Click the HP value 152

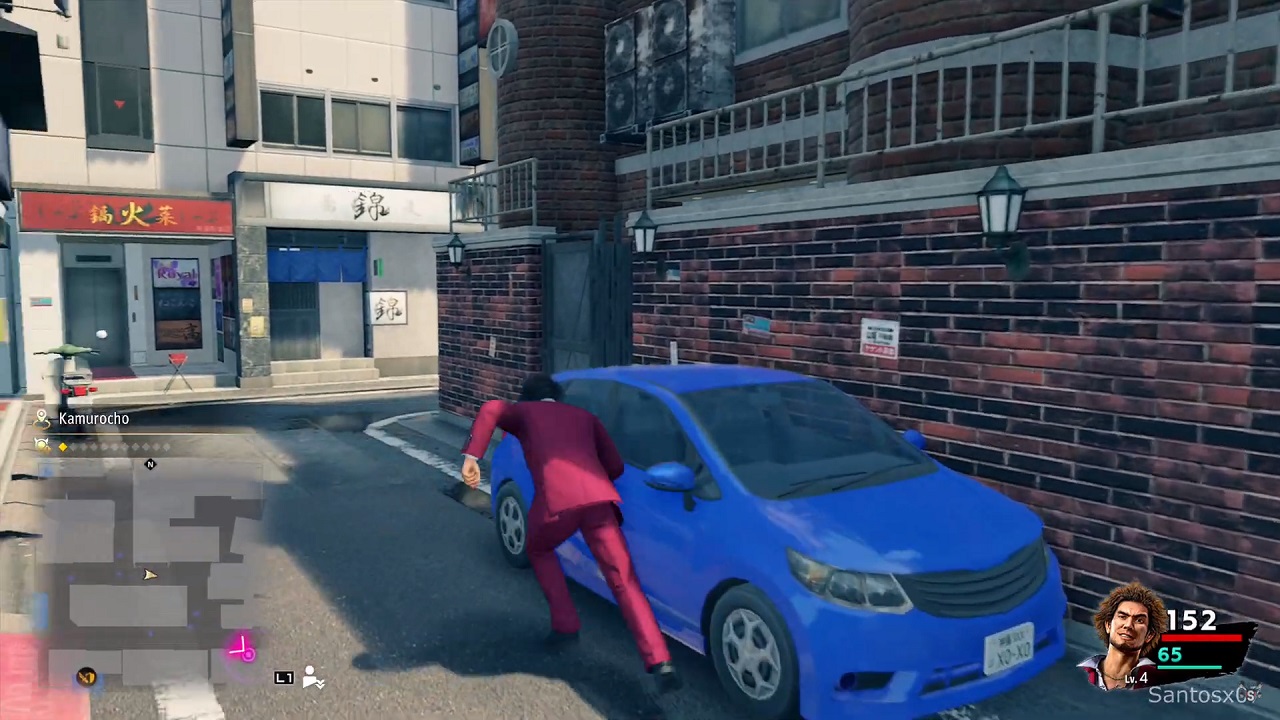coord(1192,620)
